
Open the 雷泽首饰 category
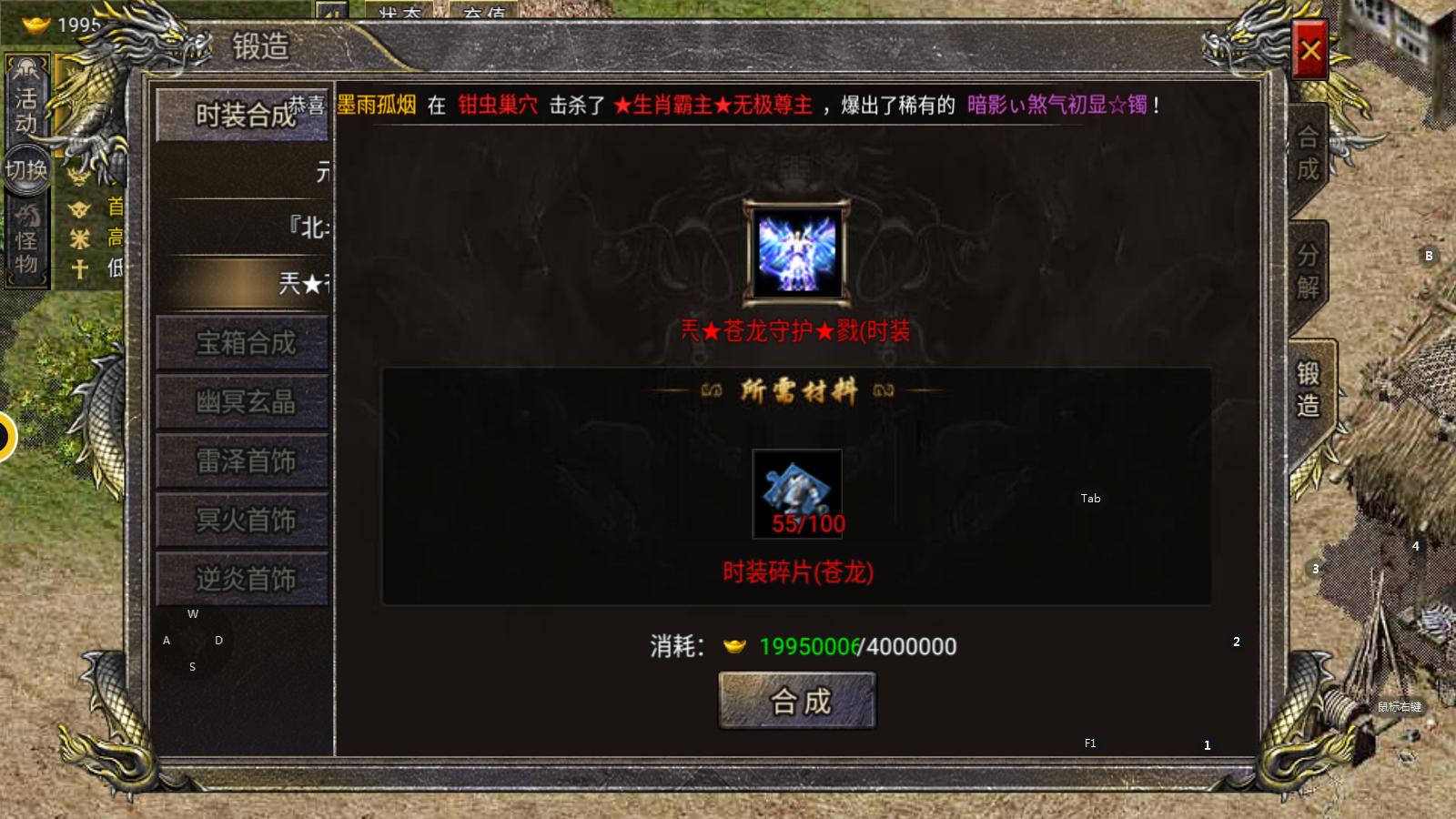pyautogui.click(x=241, y=461)
